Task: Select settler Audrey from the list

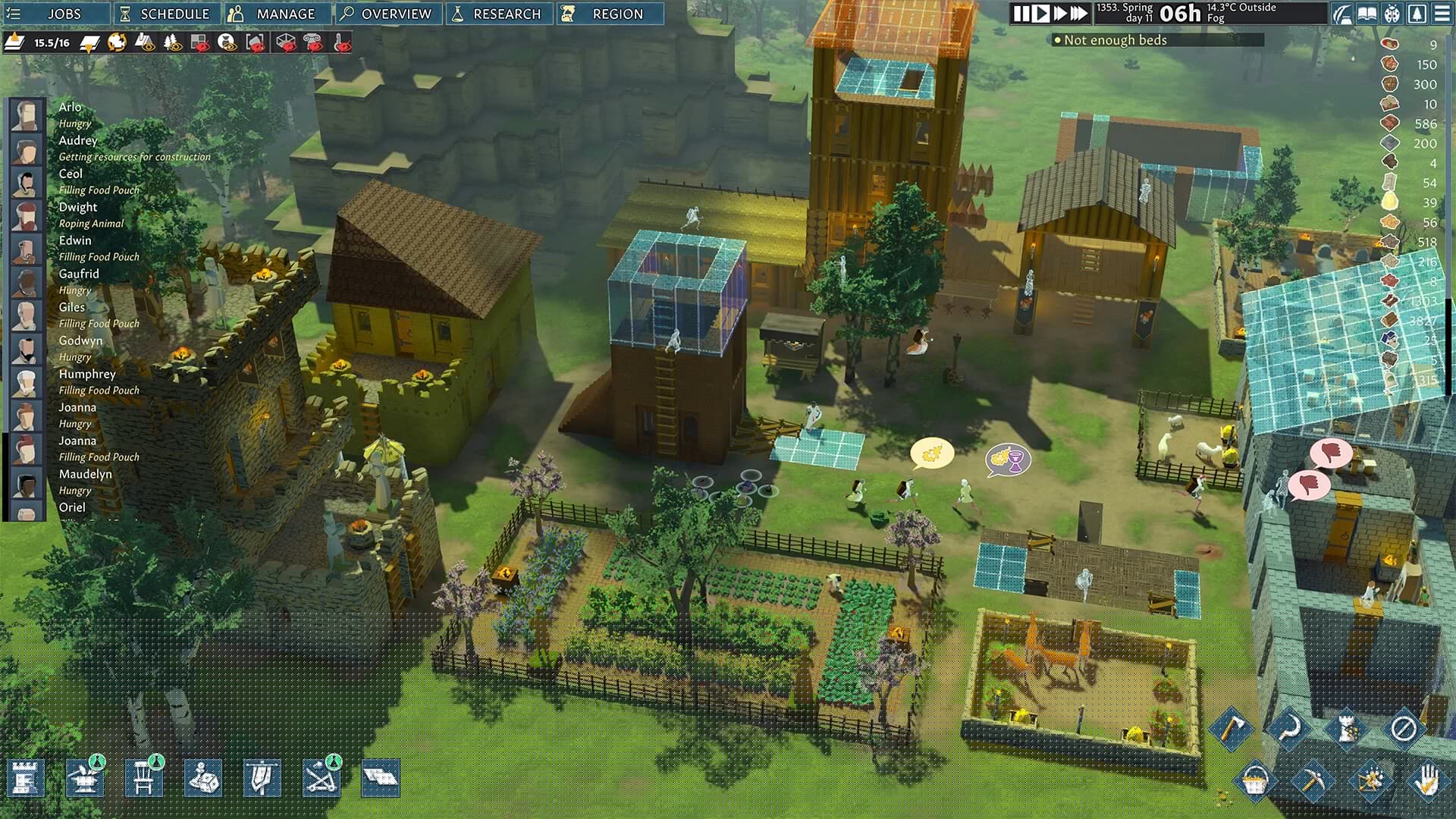Action: pos(77,140)
